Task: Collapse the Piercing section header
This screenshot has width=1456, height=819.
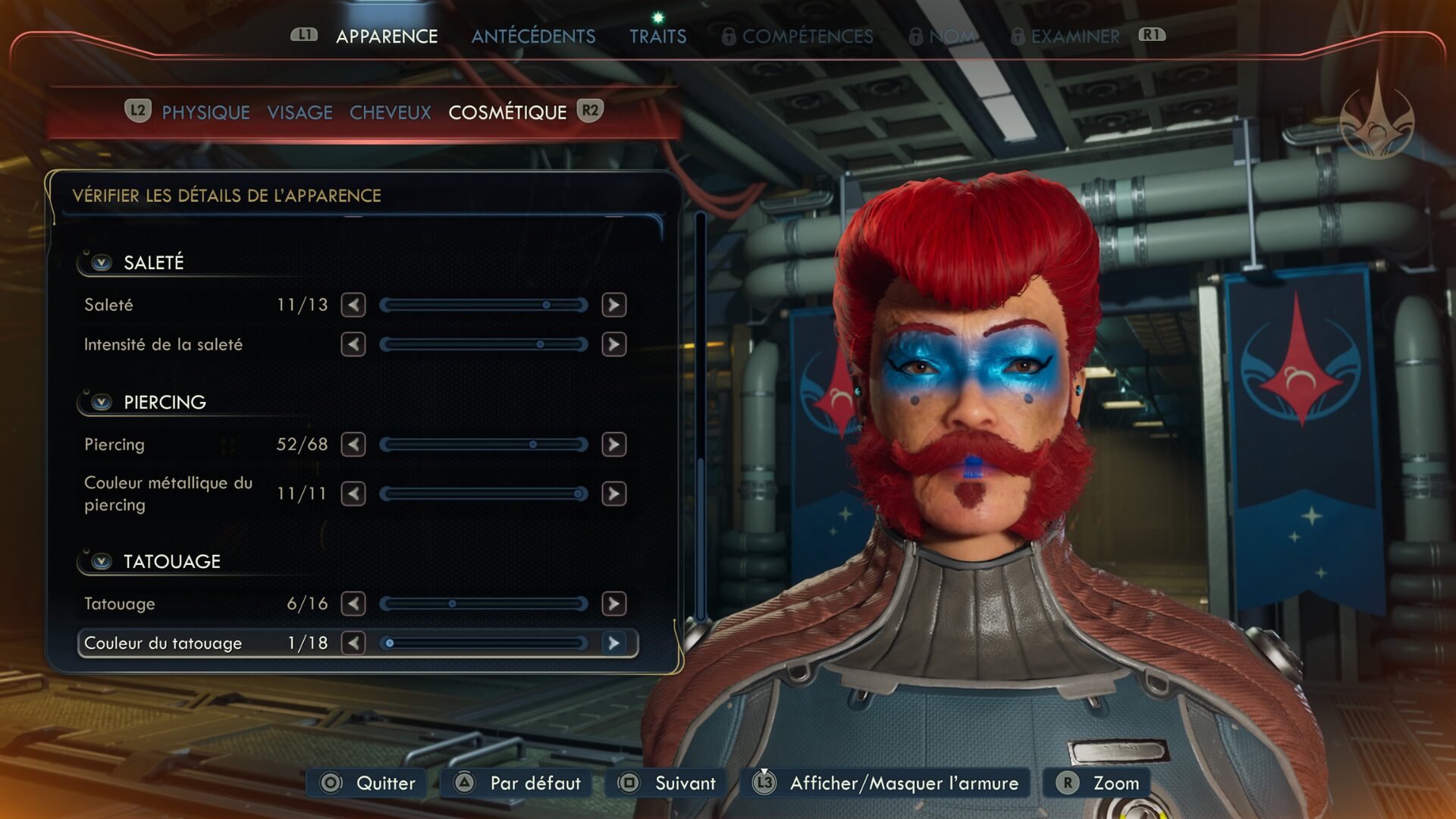Action: 101,402
